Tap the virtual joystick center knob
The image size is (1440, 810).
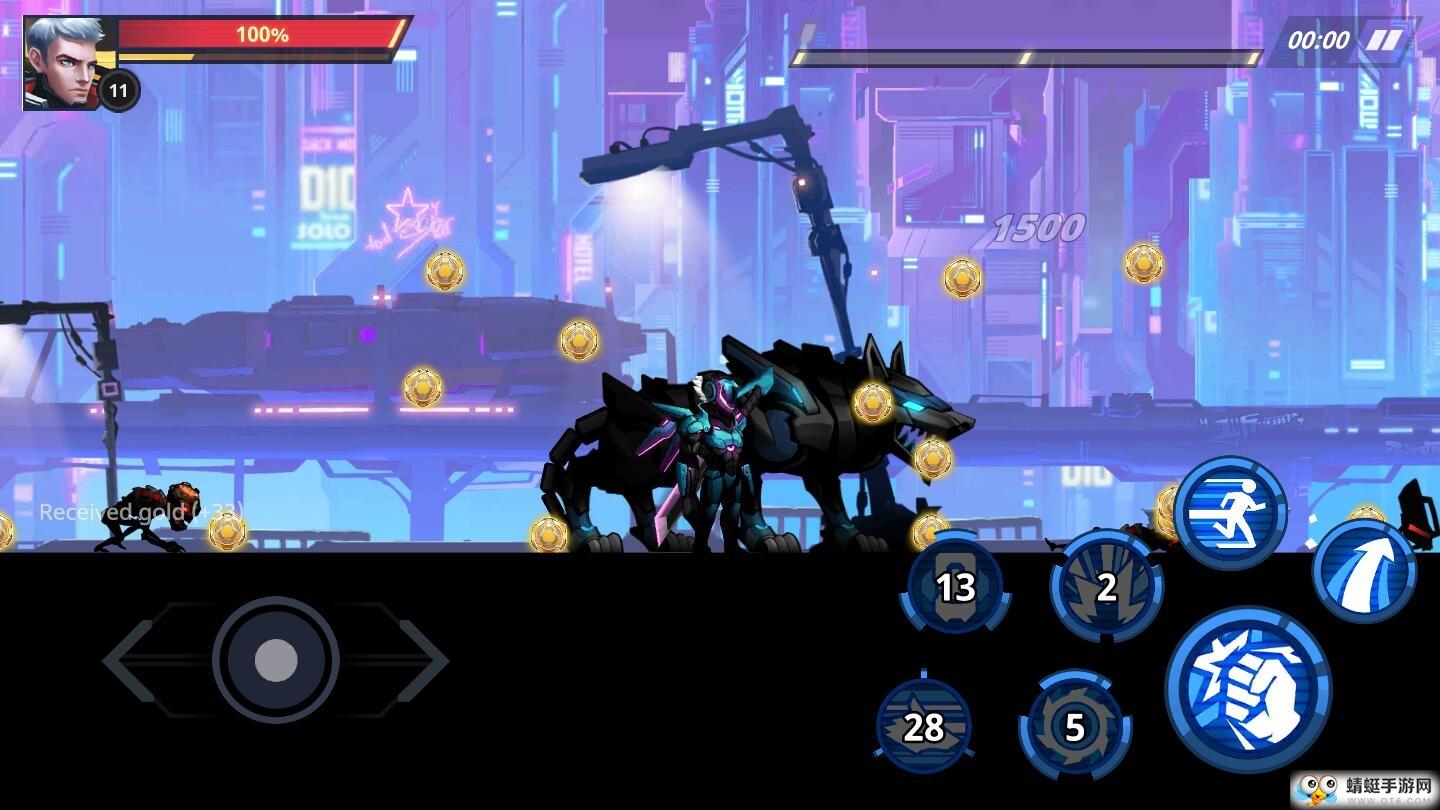[276, 660]
